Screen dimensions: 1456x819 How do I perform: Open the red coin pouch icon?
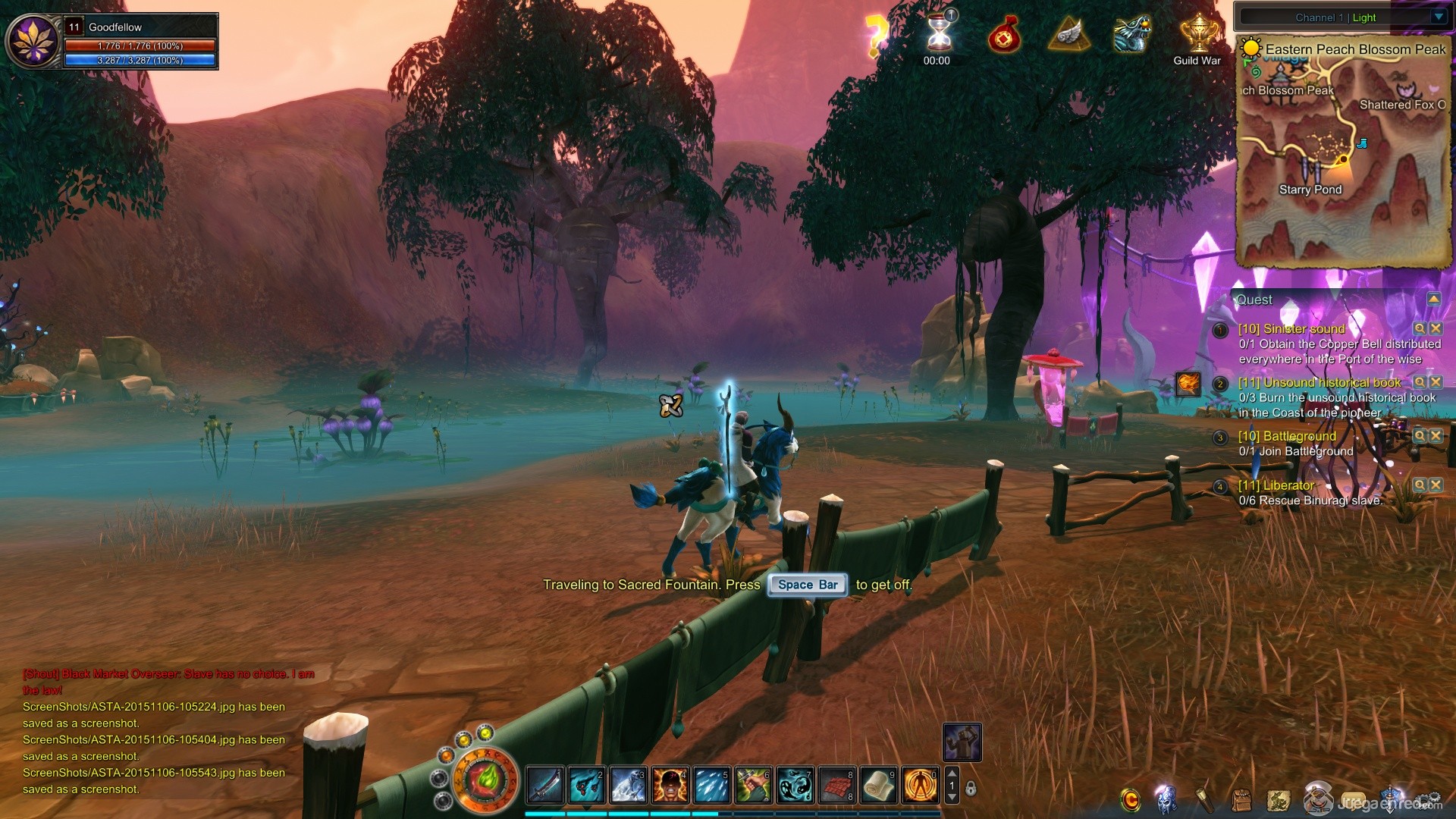click(1004, 36)
